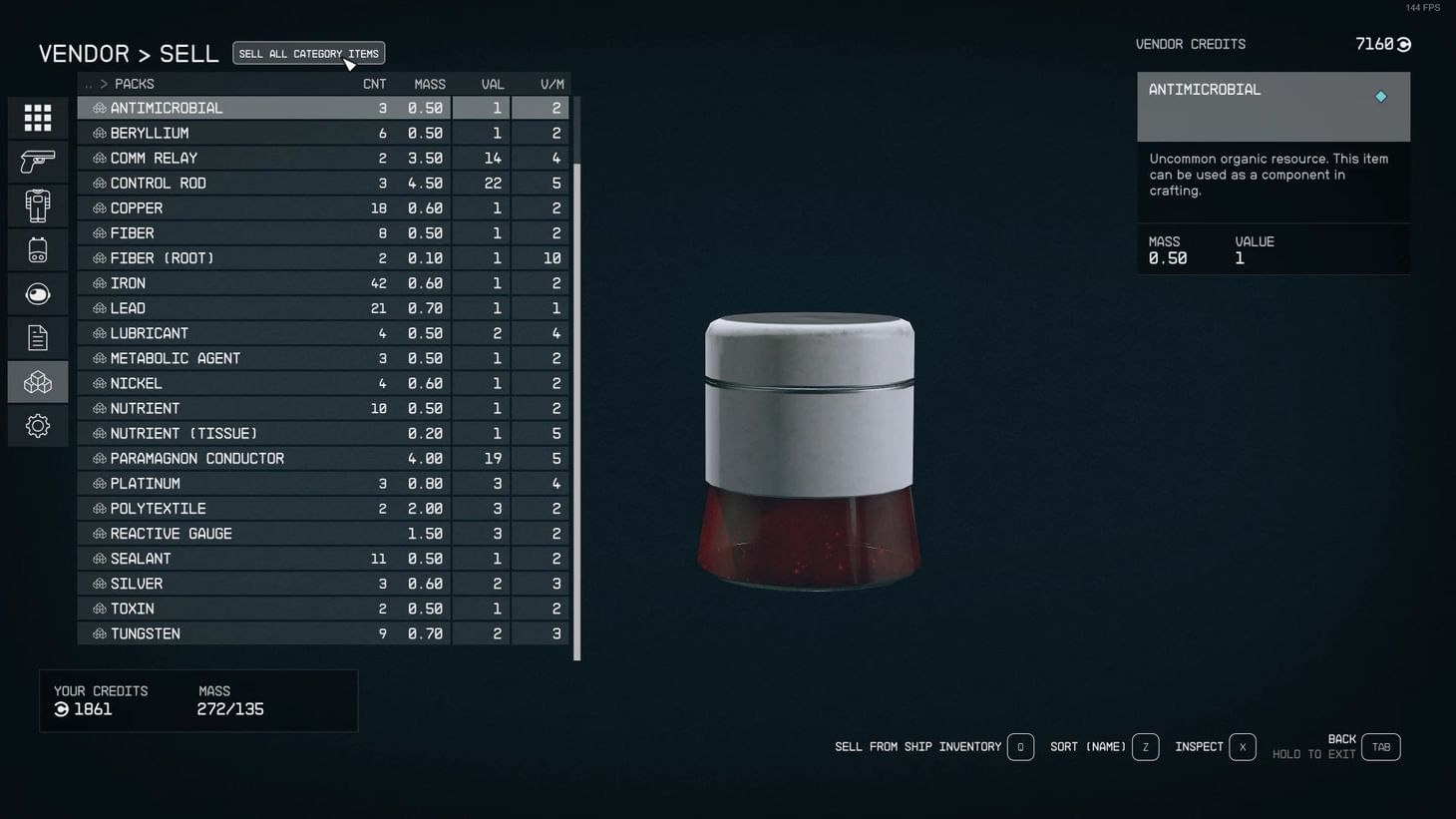Select the Antimicrobial resource row

pos(249,107)
